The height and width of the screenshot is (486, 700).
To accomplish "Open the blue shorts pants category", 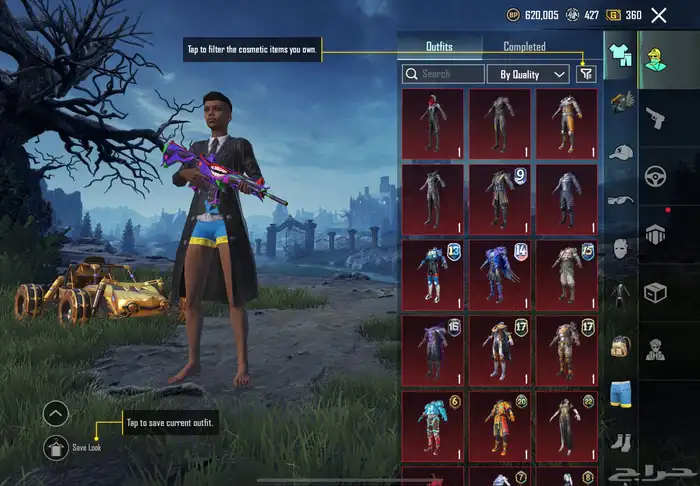I will 620,393.
